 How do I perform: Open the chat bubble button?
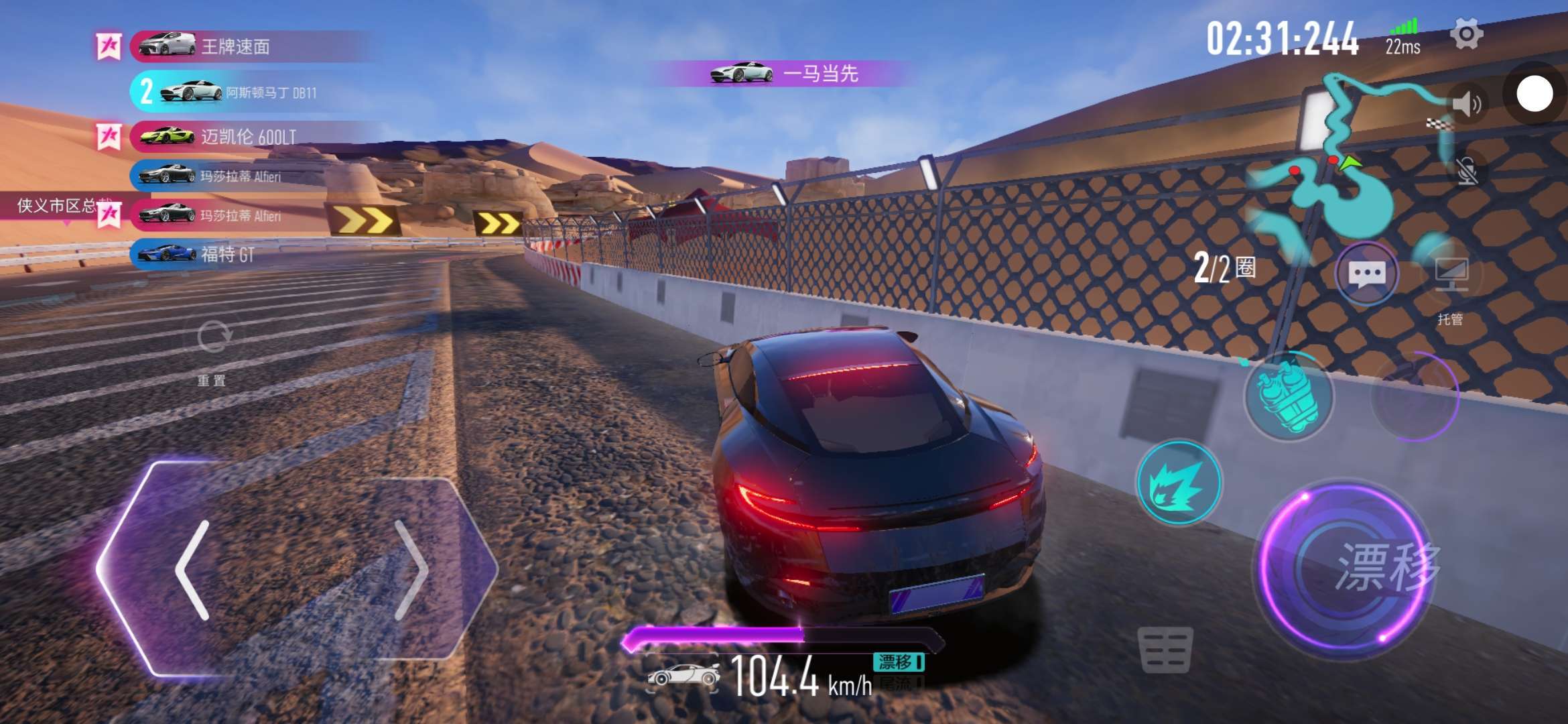(x=1366, y=274)
